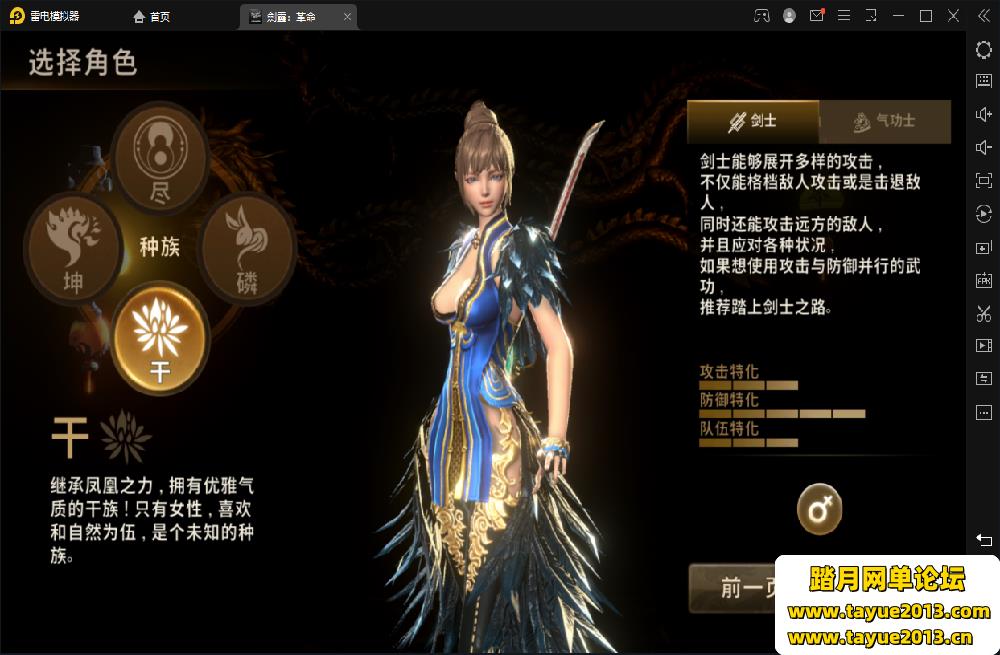Image resolution: width=1000 pixels, height=655 pixels.
Task: Select the 尽 race emblem
Action: pos(160,157)
